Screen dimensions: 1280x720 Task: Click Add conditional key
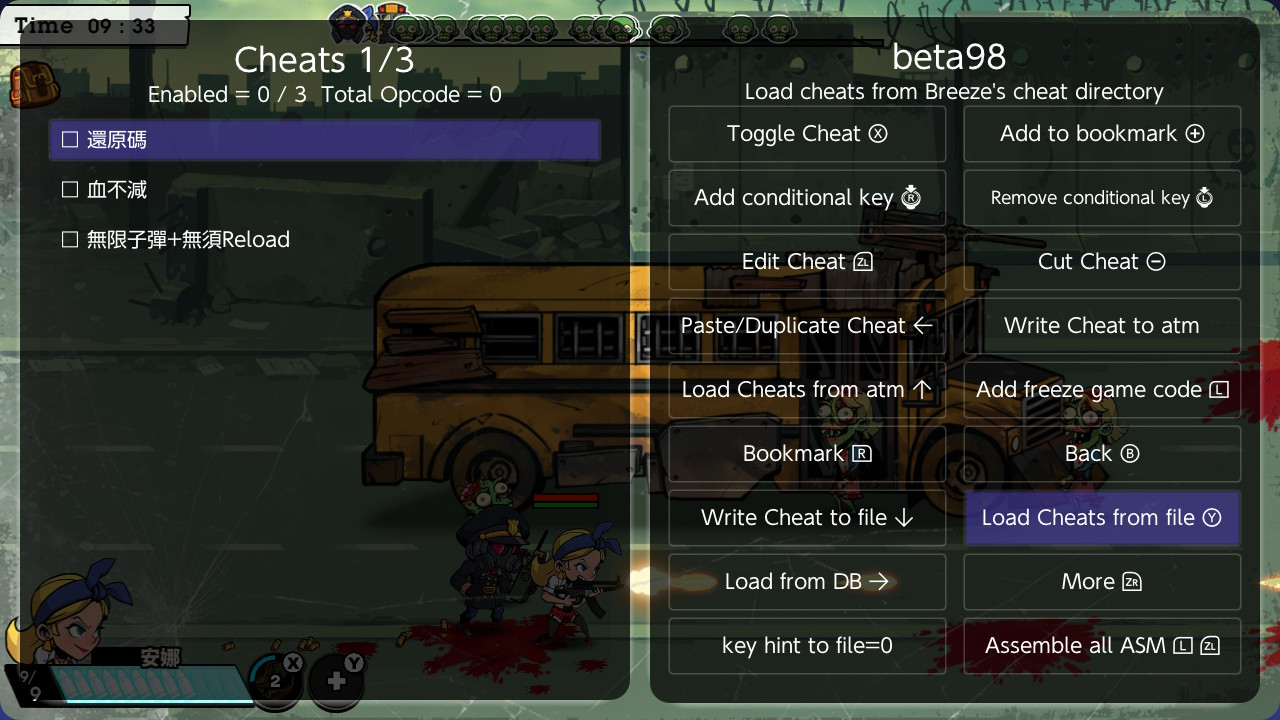click(x=807, y=198)
